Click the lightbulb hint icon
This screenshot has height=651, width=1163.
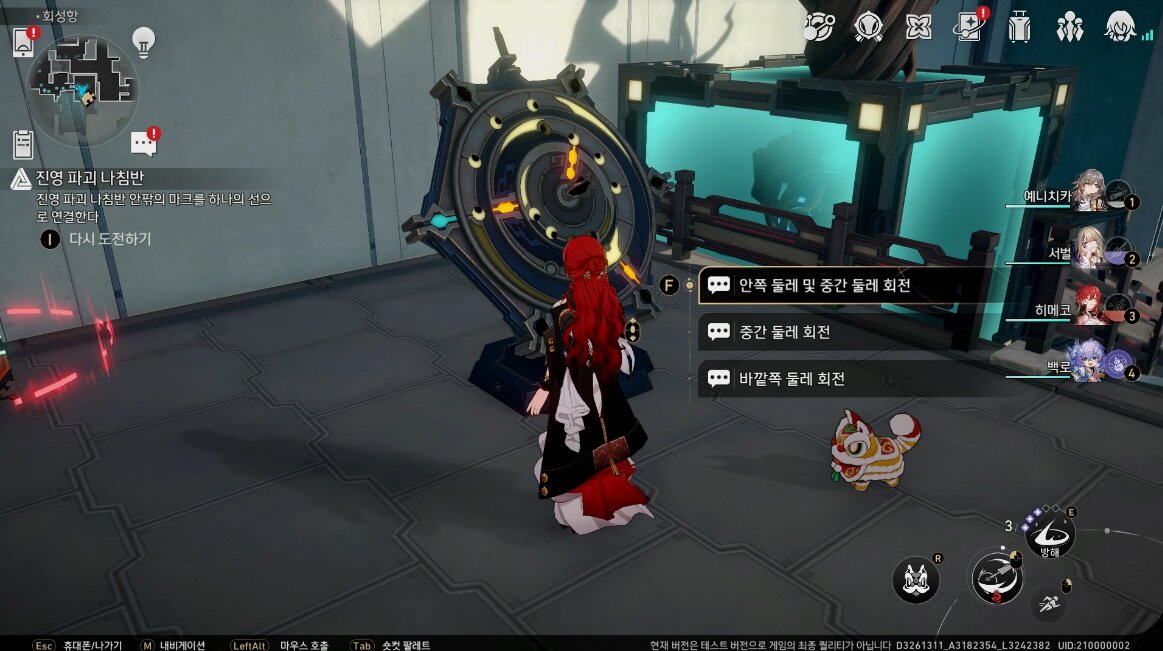[x=144, y=42]
